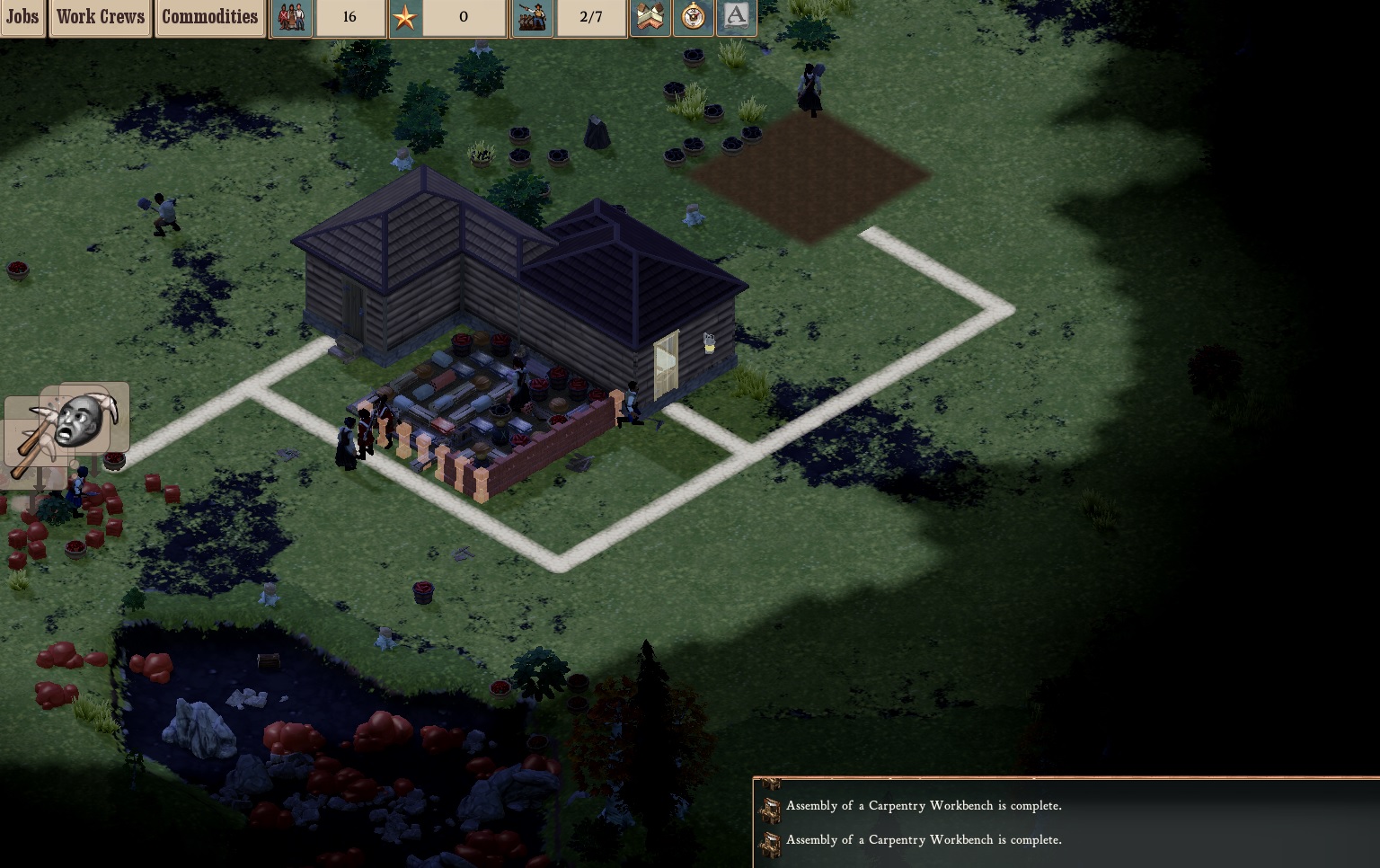The width and height of the screenshot is (1380, 868).
Task: Click the colonist population icon
Action: 291,17
